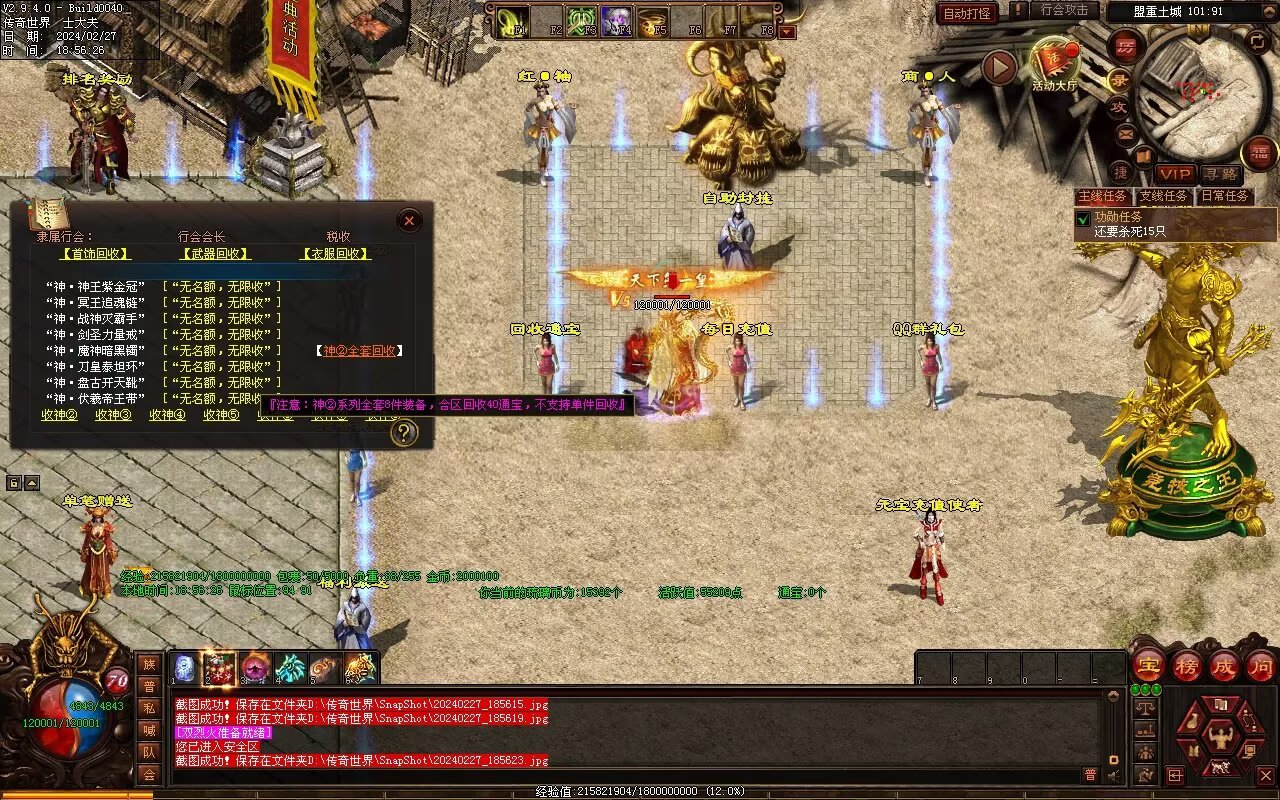Image resolution: width=1280 pixels, height=800 pixels.
Task: Open the 首饰回收 jewelry recycle link
Action: pyautogui.click(x=95, y=254)
